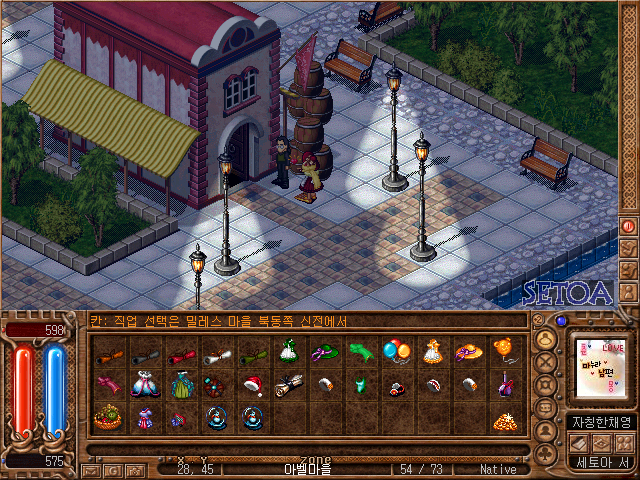This screenshot has height=480, width=640.
Task: Choose the orange sun hat item
Action: click(x=468, y=351)
